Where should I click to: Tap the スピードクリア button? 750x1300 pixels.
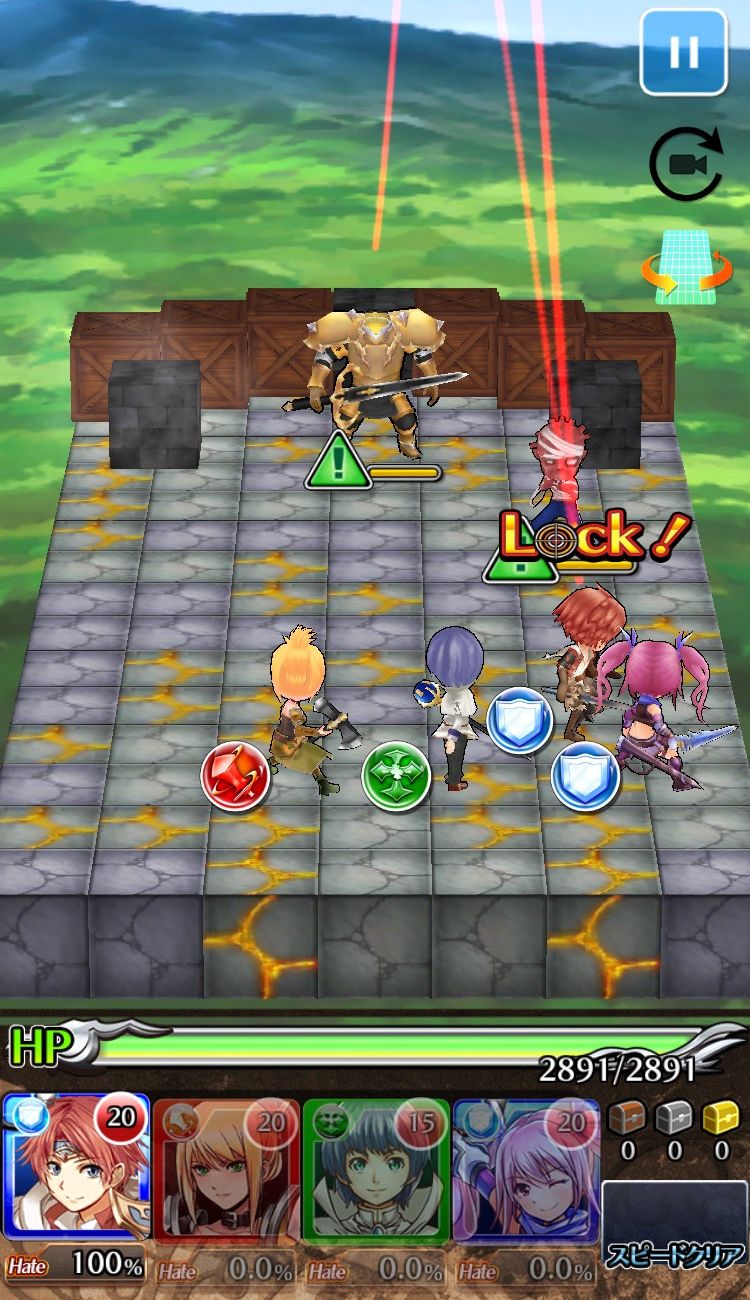[x=675, y=1238]
